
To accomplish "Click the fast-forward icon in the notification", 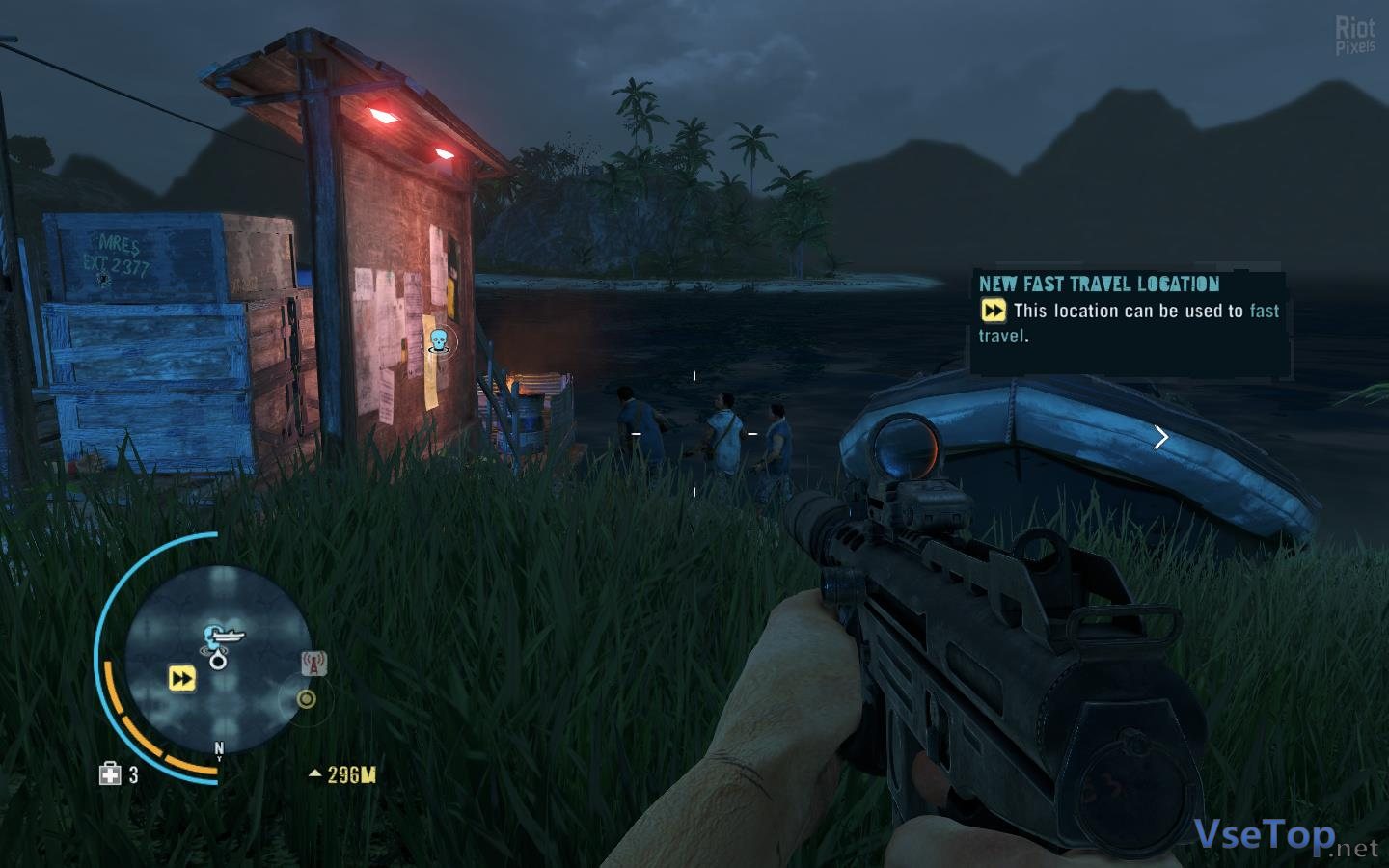I will click(993, 311).
